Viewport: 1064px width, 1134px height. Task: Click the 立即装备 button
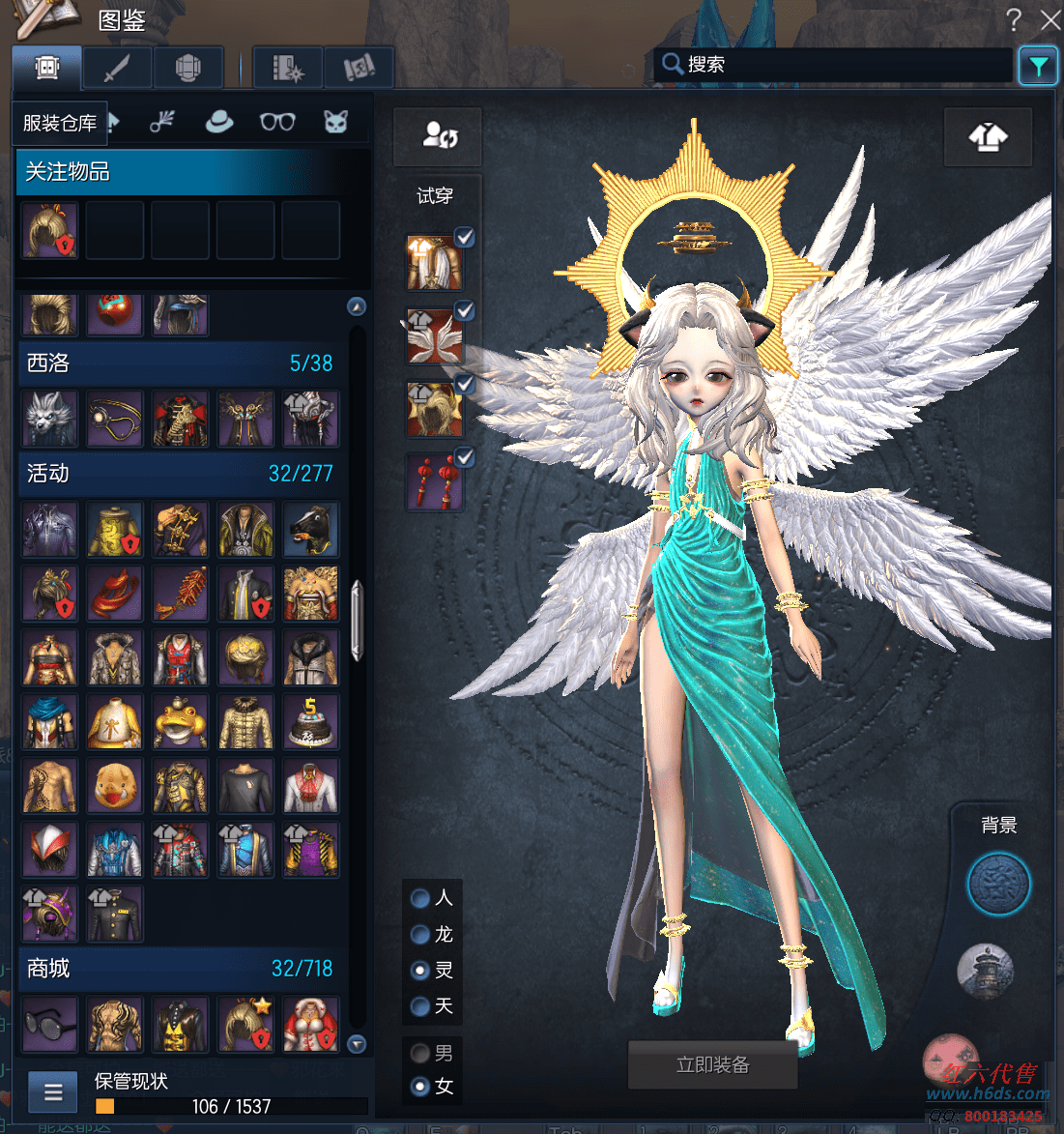pyautogui.click(x=713, y=1065)
